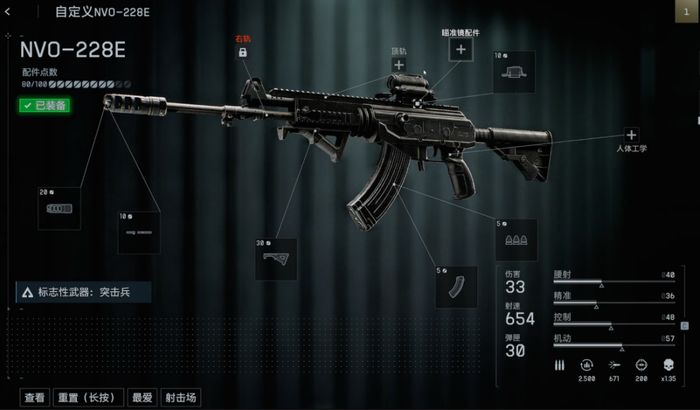Select the locked 右轨 right rail slot
The width and height of the screenshot is (700, 410).
(242, 52)
